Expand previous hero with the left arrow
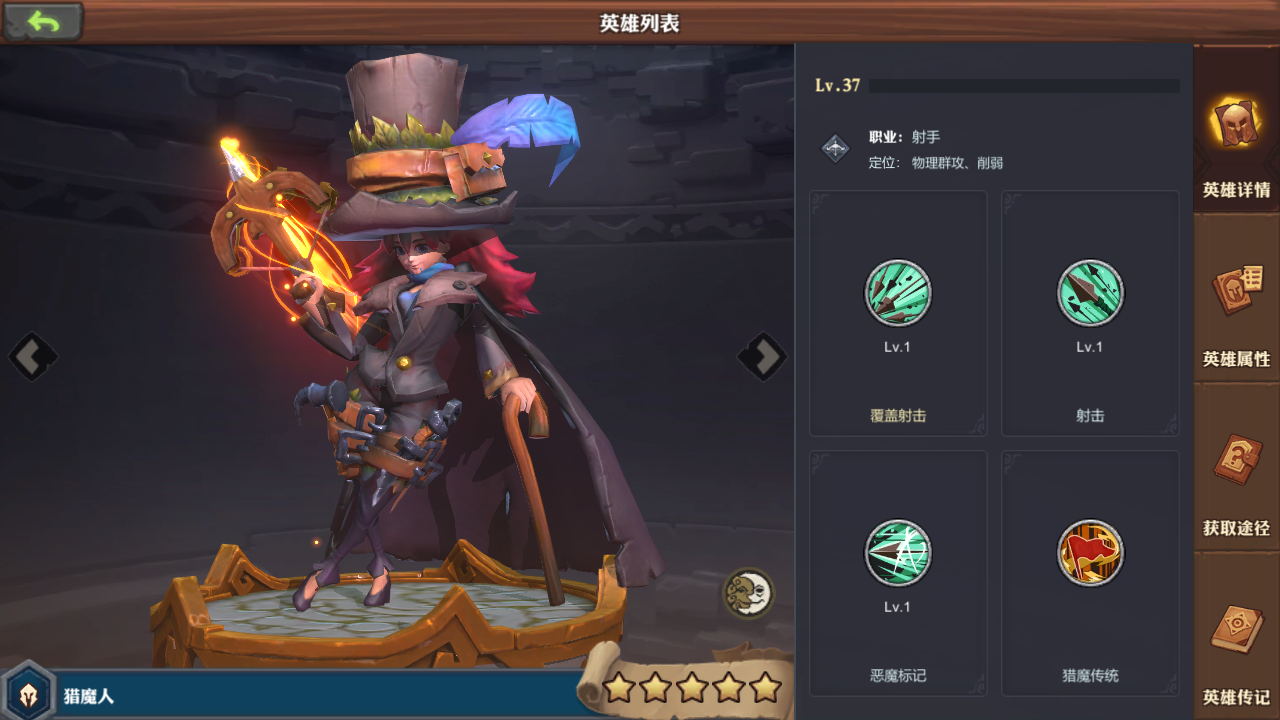 click(x=33, y=356)
